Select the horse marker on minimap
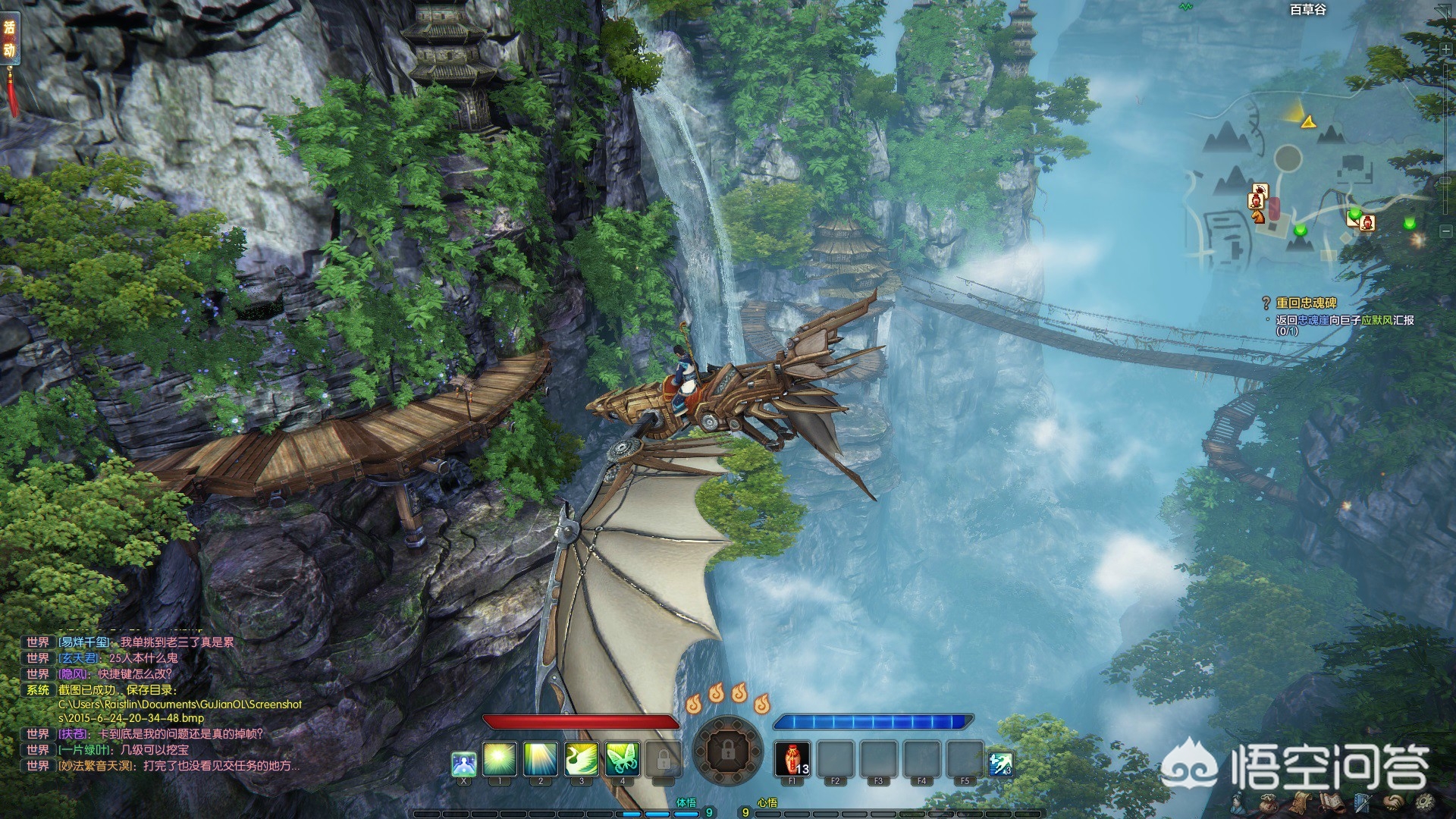Viewport: 1456px width, 819px height. (x=1258, y=215)
